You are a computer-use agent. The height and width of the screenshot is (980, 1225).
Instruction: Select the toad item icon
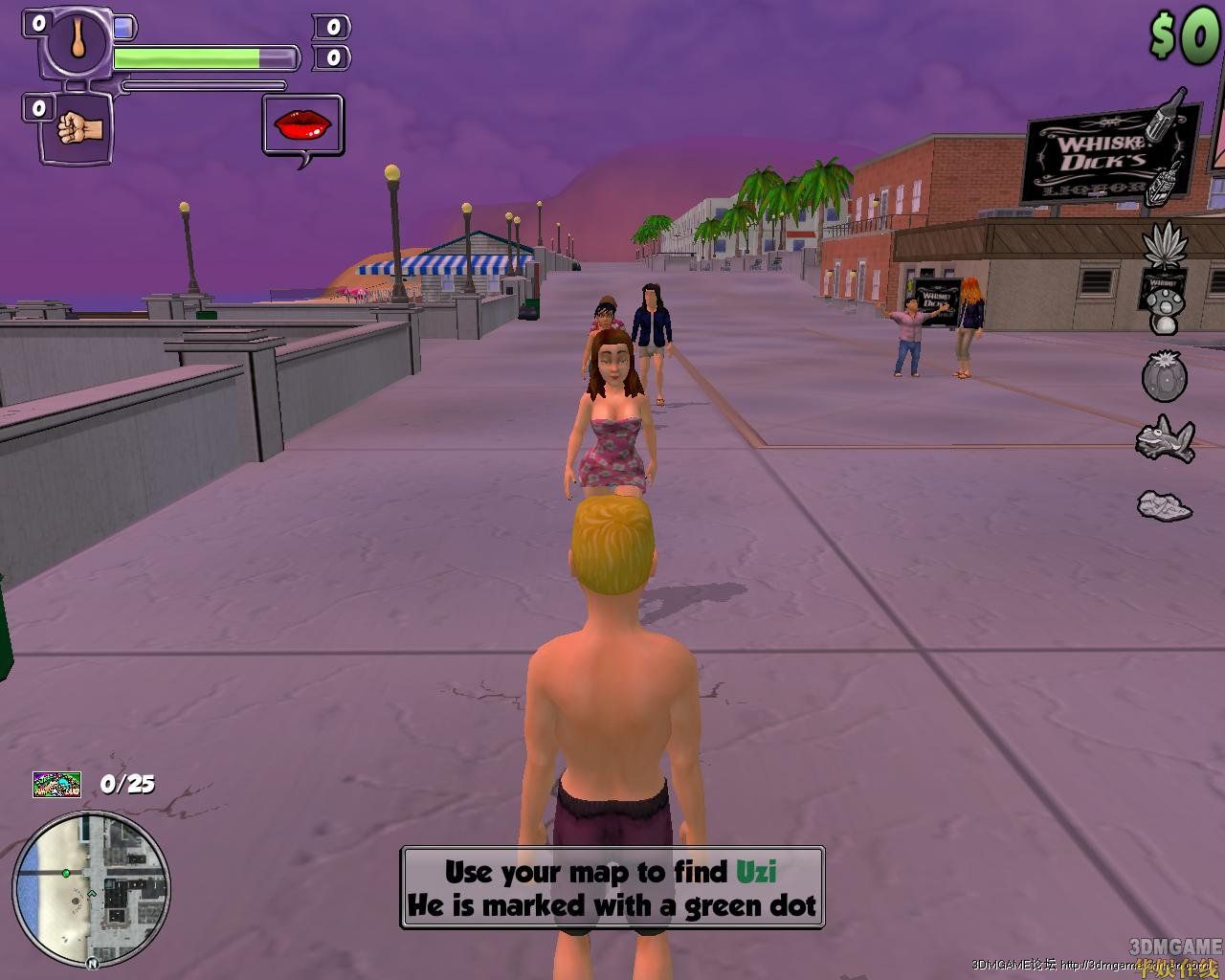1165,439
